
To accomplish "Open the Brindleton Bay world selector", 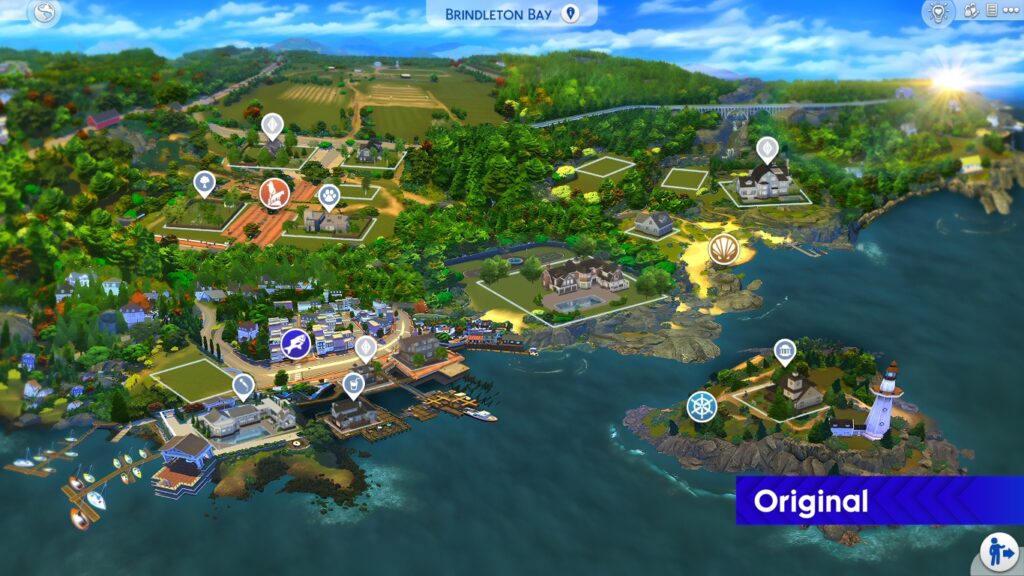I will point(511,14).
